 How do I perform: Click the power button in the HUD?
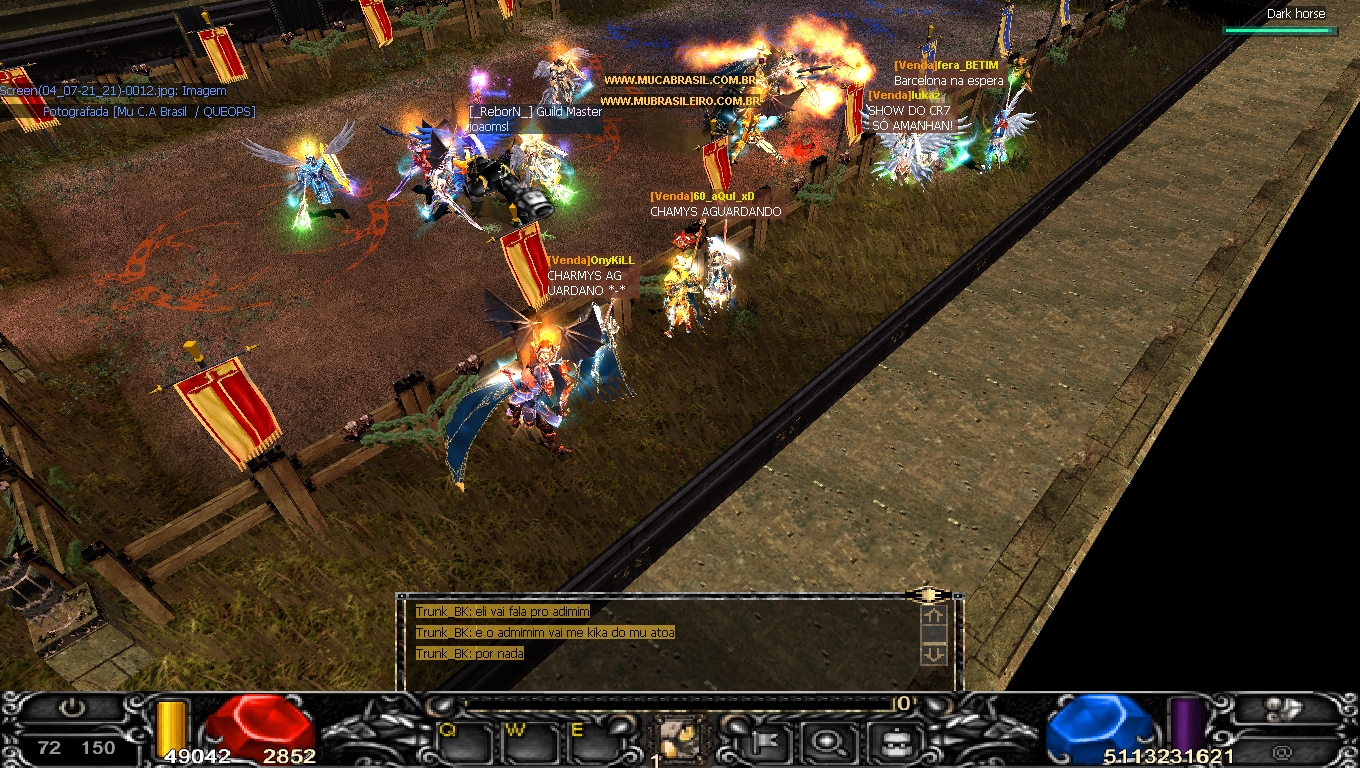click(x=72, y=709)
